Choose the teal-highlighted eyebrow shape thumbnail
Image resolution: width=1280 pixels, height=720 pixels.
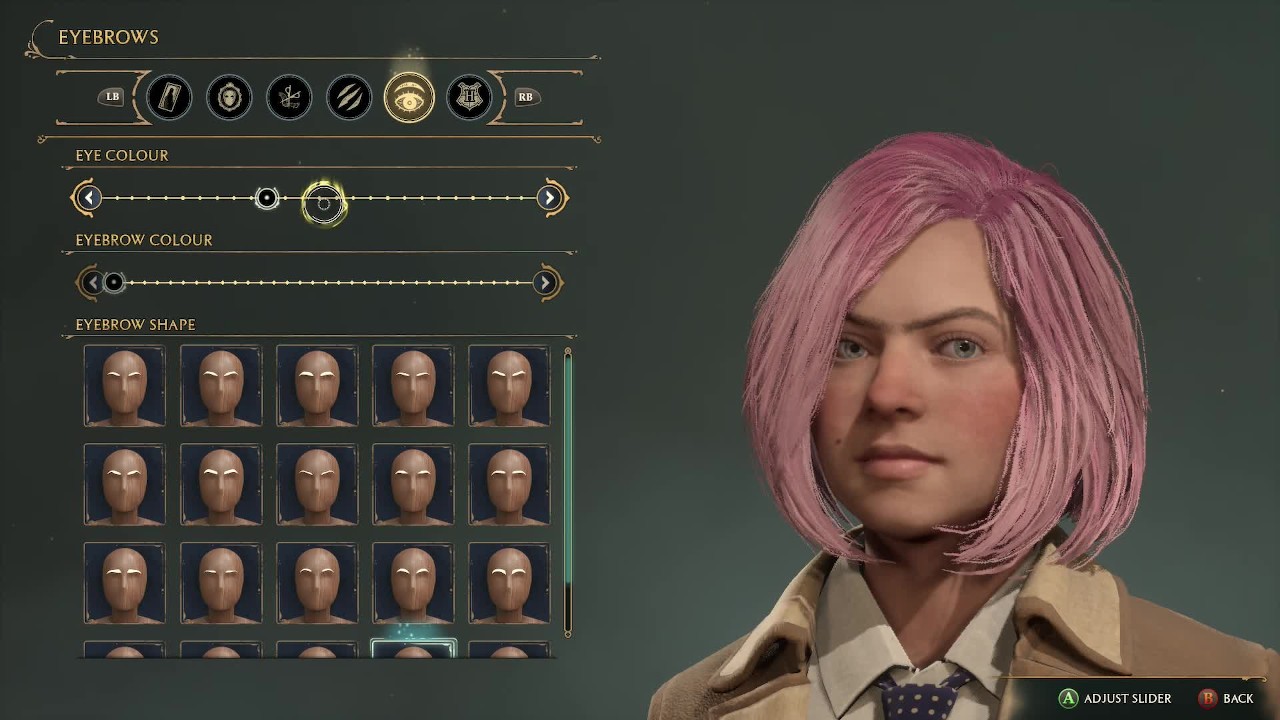point(413,649)
